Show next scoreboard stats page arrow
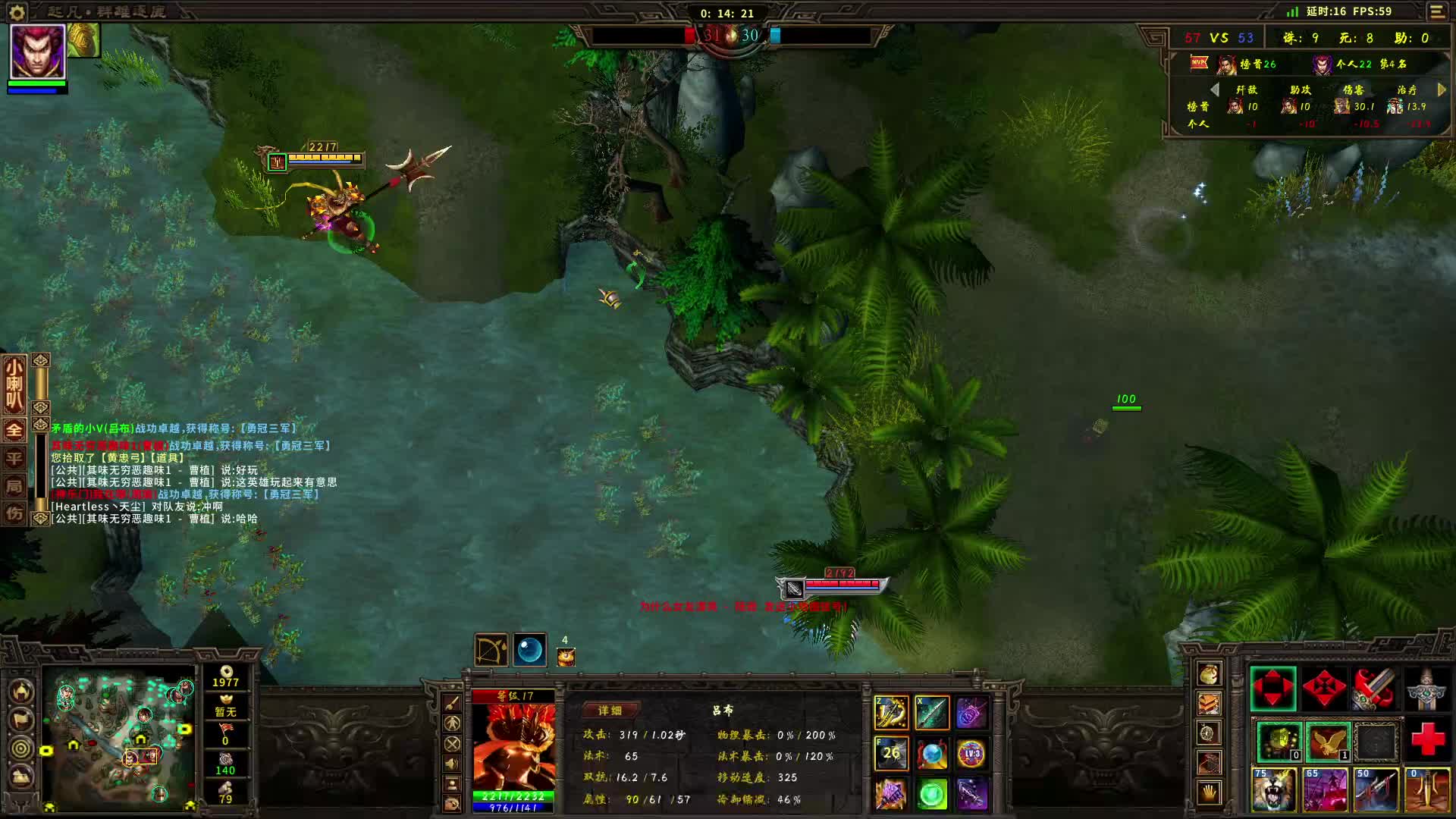The height and width of the screenshot is (819, 1456). pyautogui.click(x=1442, y=89)
